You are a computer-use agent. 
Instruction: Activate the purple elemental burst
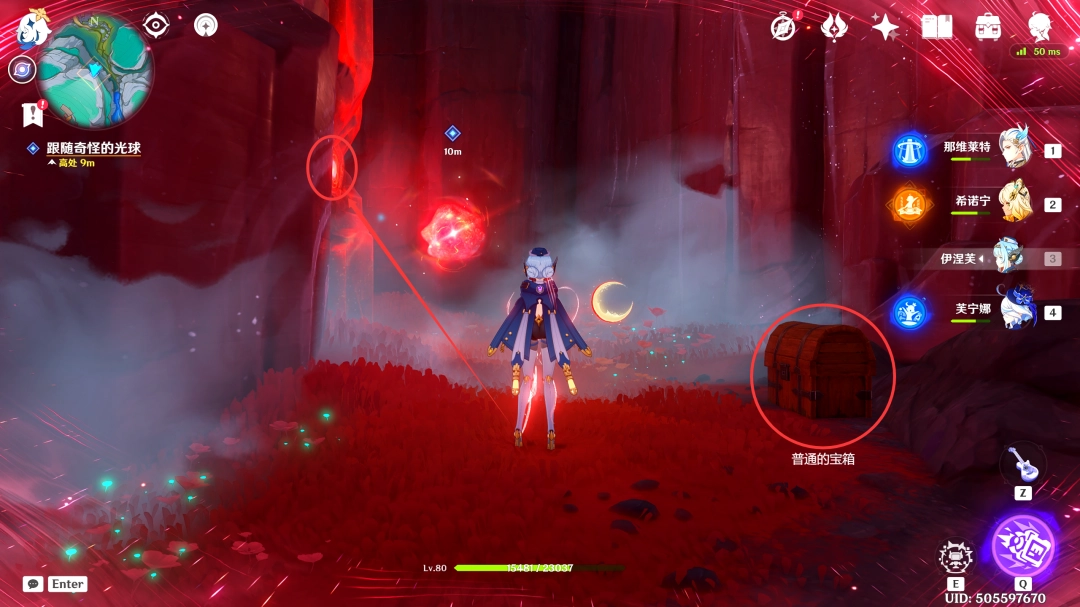click(1022, 546)
